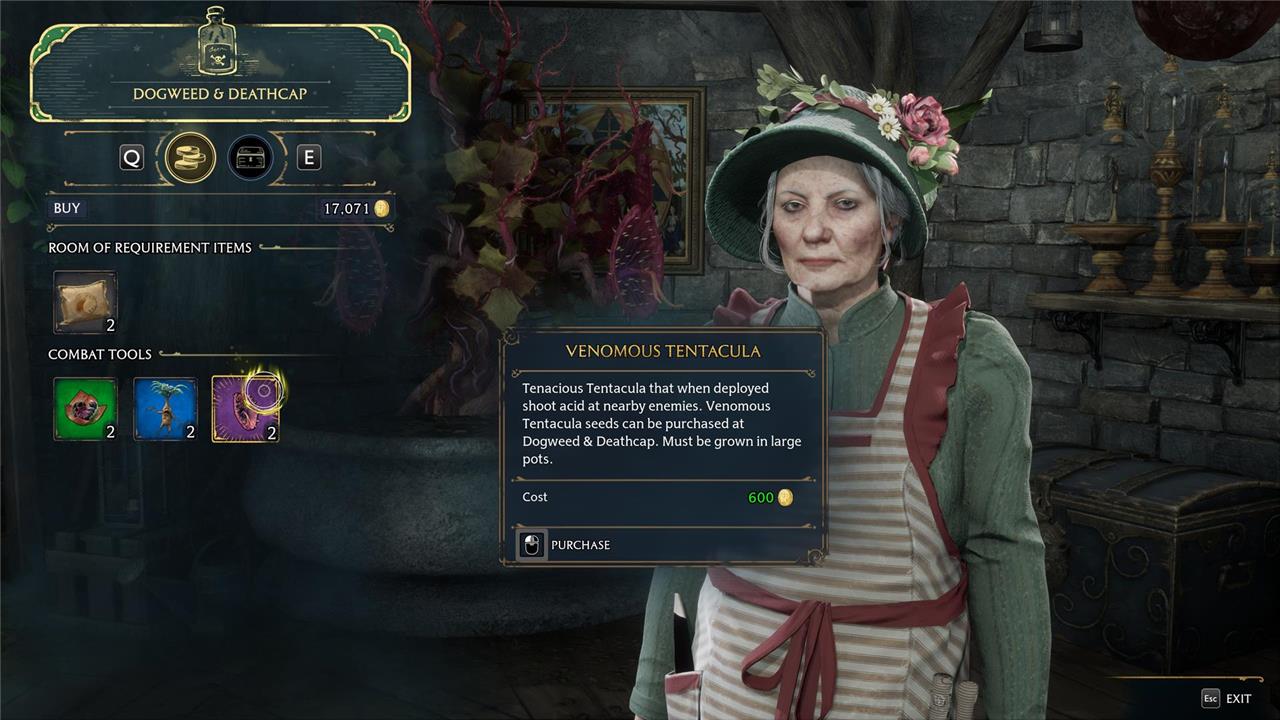Select the Mandrake combat tool
The image size is (1280, 720).
click(165, 409)
